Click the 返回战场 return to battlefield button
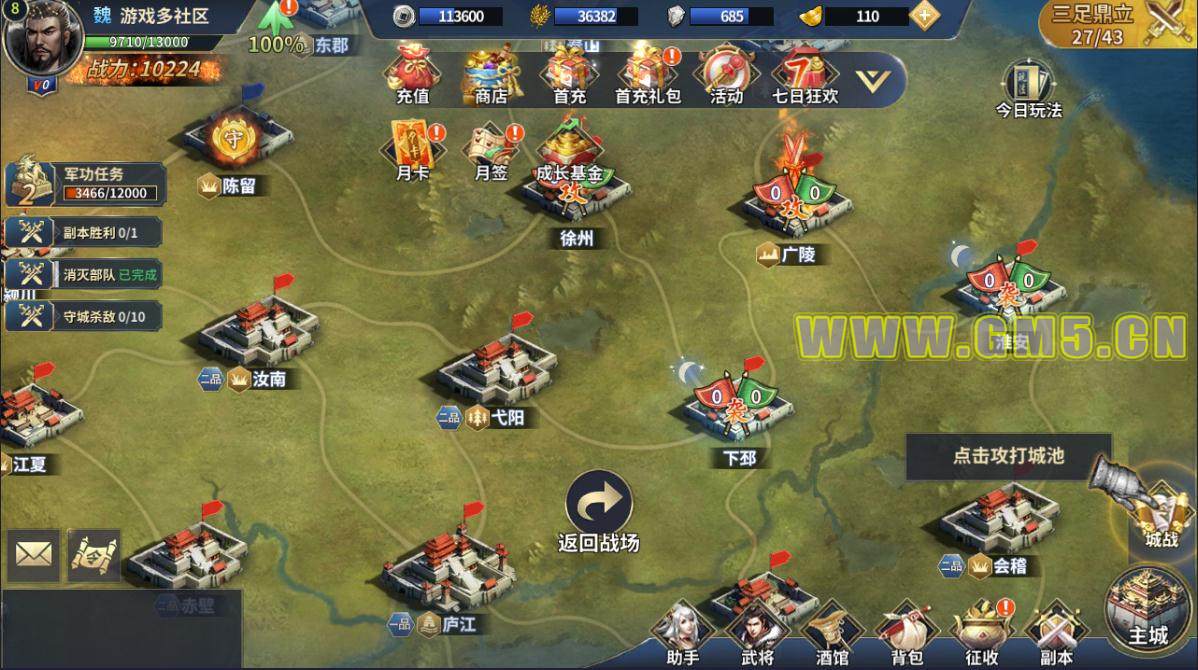Image resolution: width=1198 pixels, height=670 pixels. coord(599,510)
